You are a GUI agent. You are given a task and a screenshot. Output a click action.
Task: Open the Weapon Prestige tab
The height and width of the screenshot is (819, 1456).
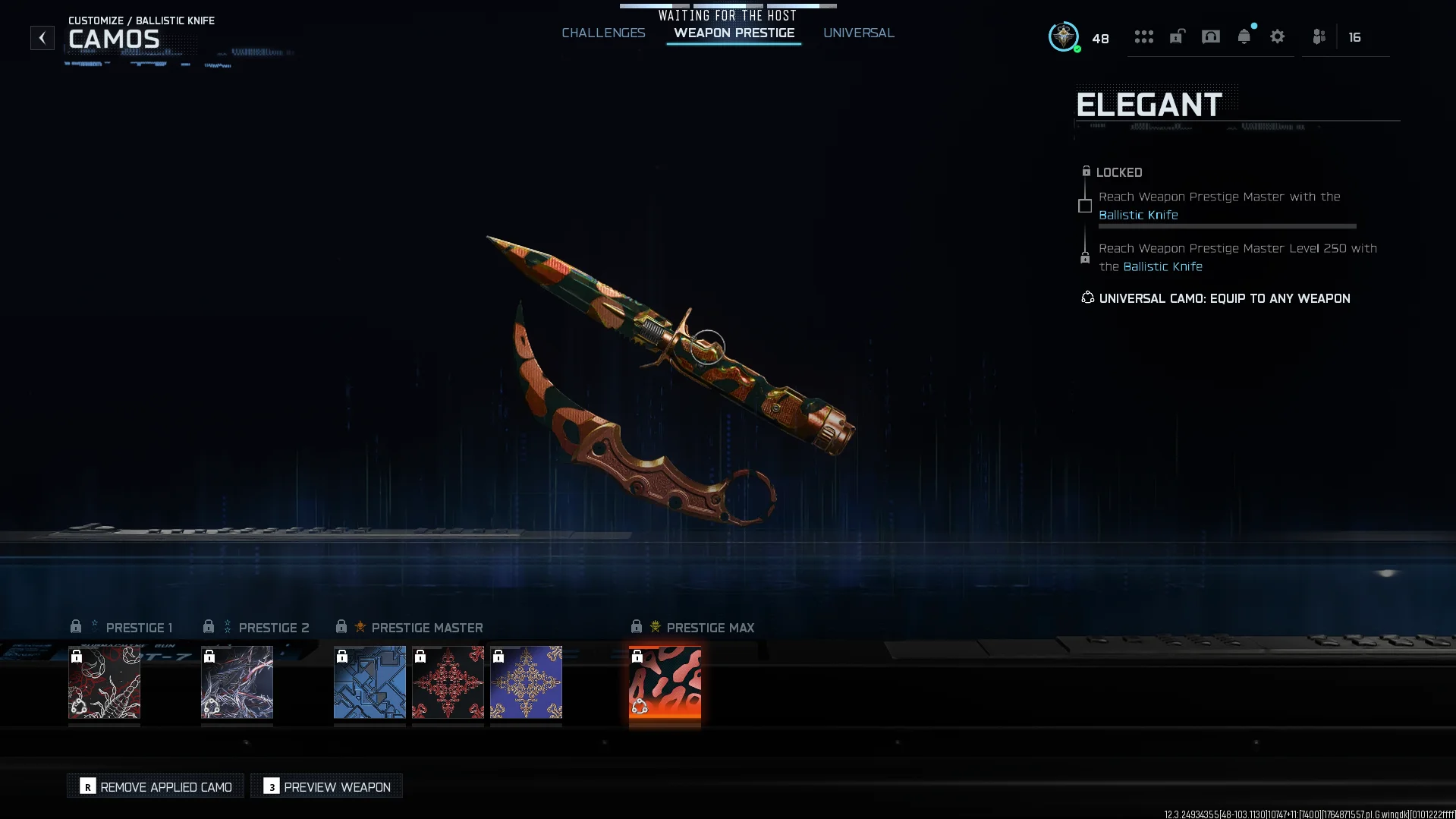click(734, 33)
